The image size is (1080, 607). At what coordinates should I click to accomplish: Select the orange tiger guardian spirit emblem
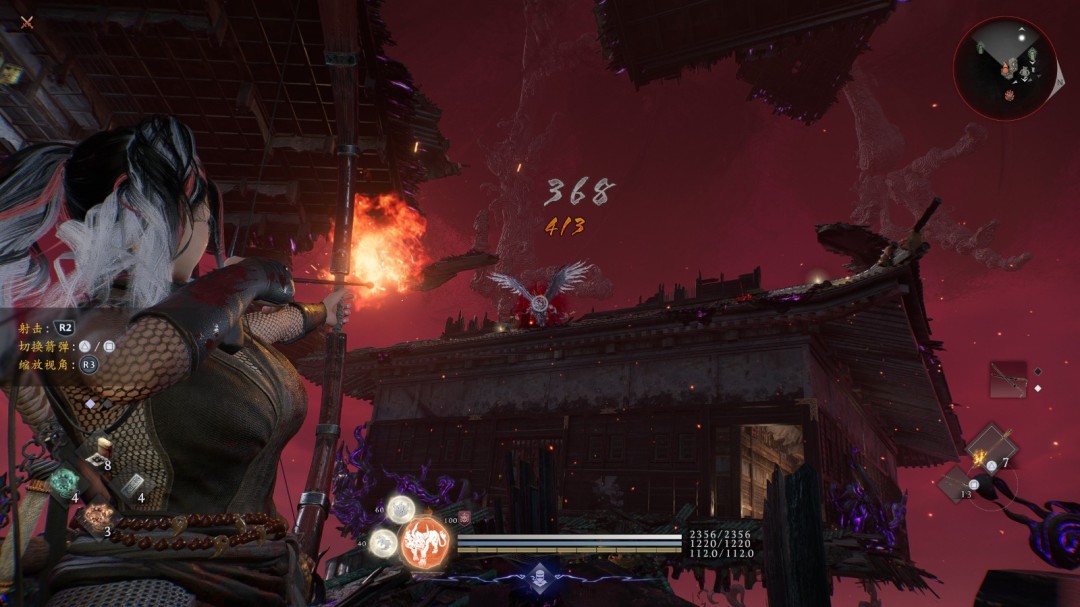point(425,544)
